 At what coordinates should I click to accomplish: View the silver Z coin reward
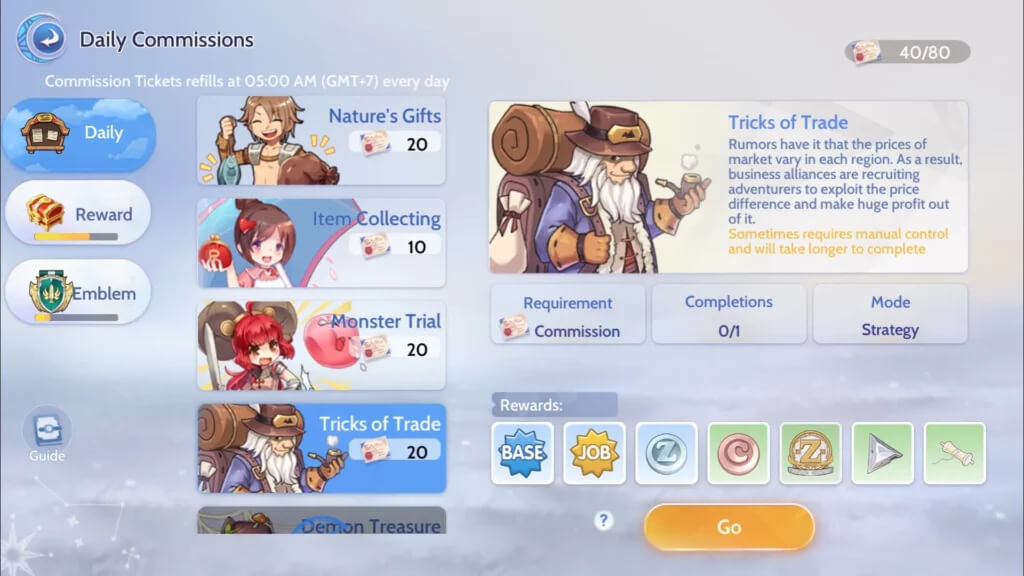point(666,453)
